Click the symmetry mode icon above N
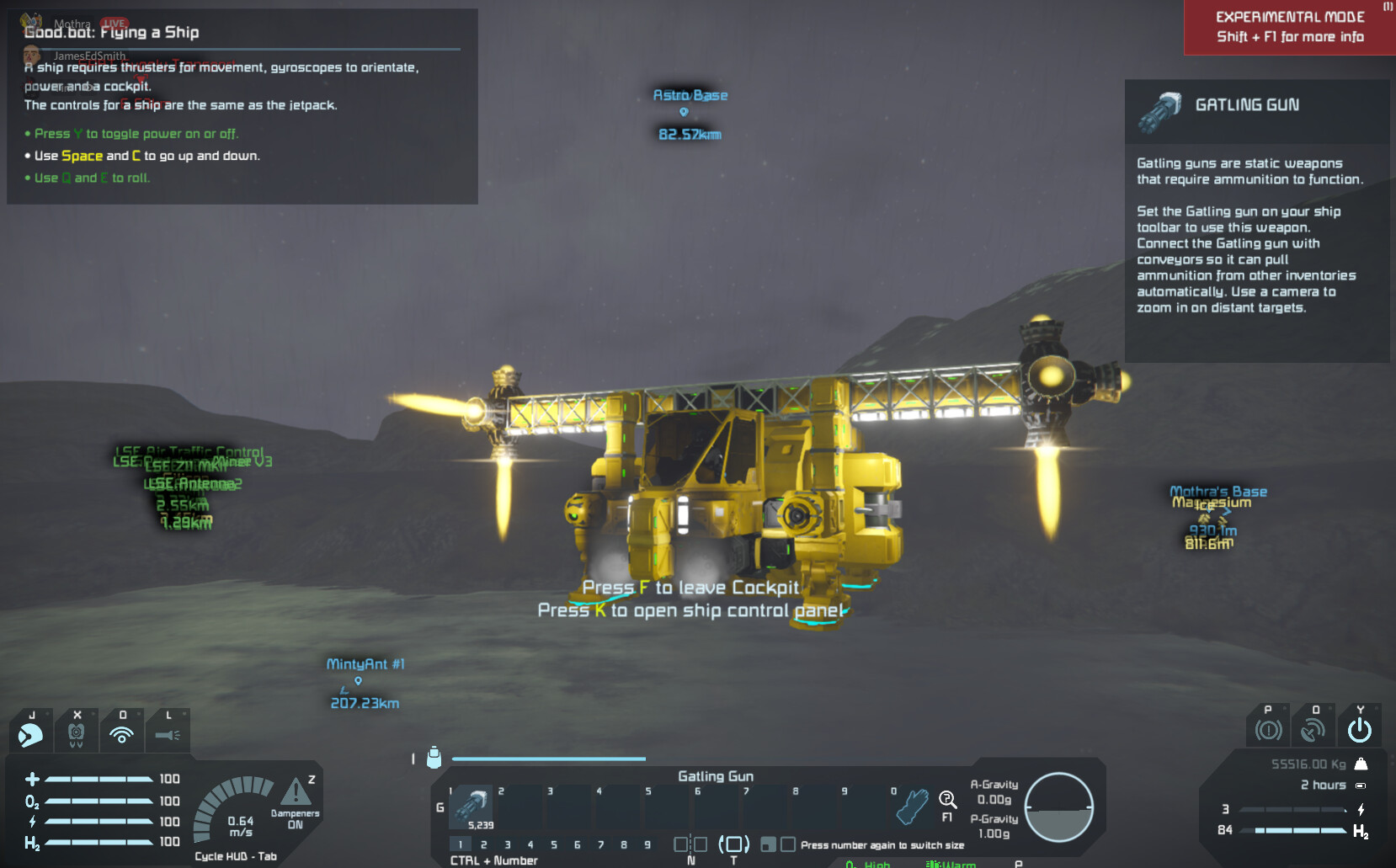1396x868 pixels. click(x=690, y=844)
